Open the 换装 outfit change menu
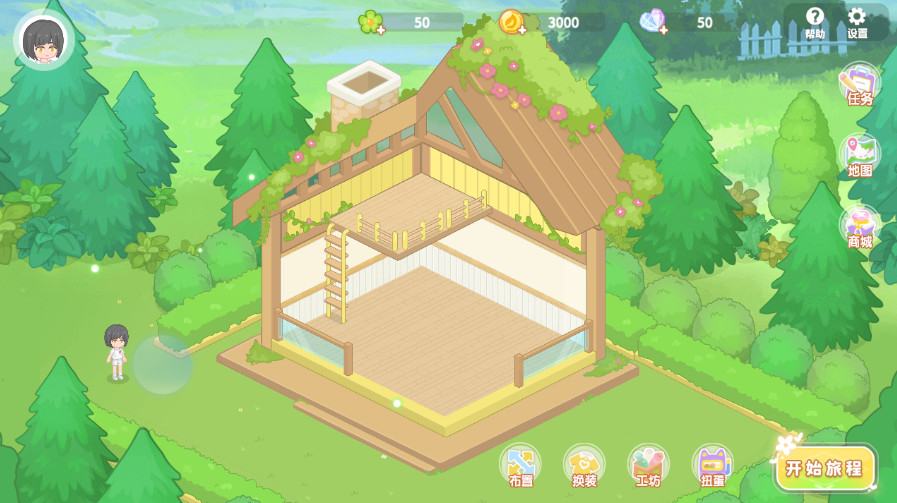Viewport: 897px width, 503px height. (584, 466)
